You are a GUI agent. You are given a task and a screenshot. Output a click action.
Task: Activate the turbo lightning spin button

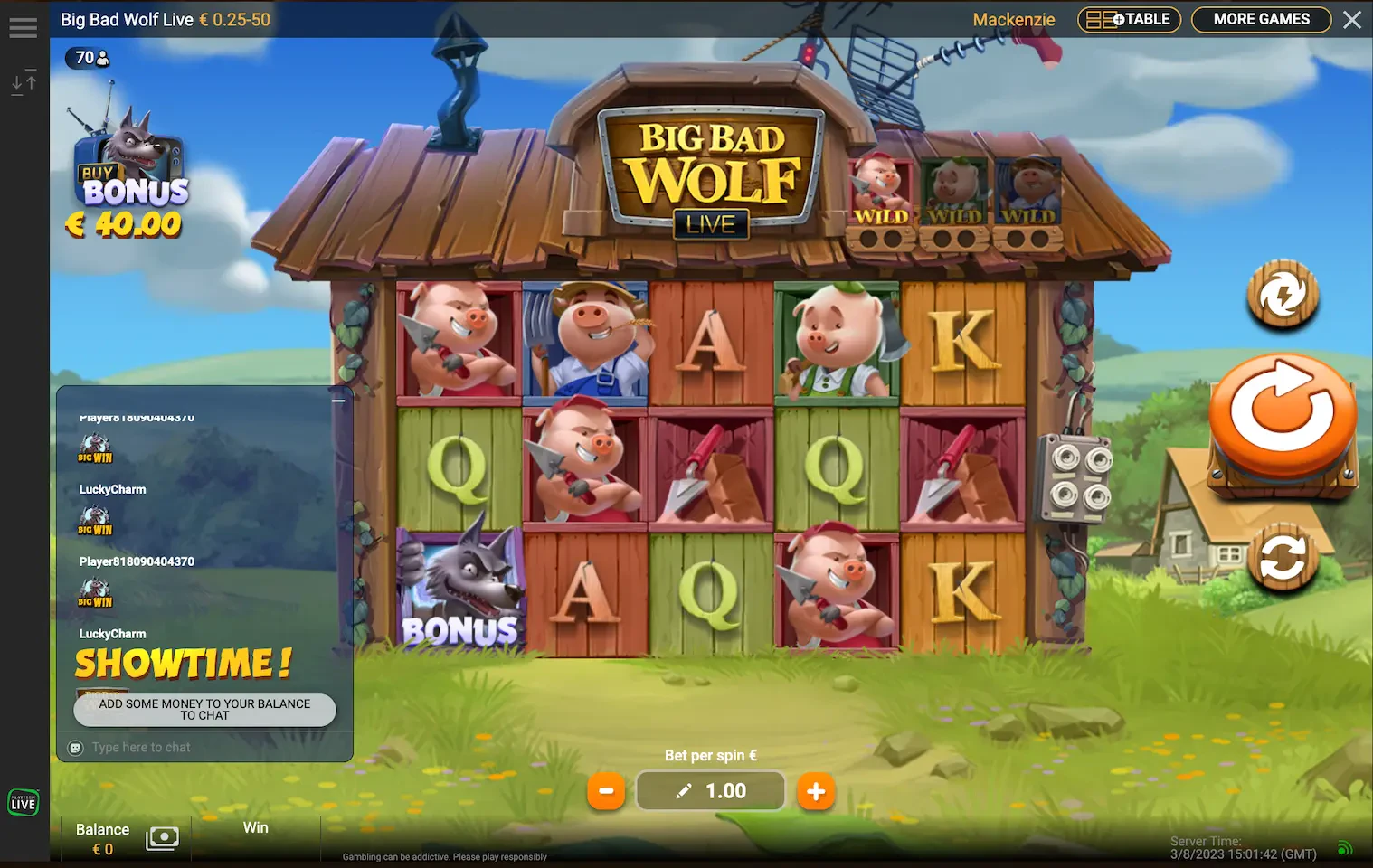pyautogui.click(x=1283, y=294)
